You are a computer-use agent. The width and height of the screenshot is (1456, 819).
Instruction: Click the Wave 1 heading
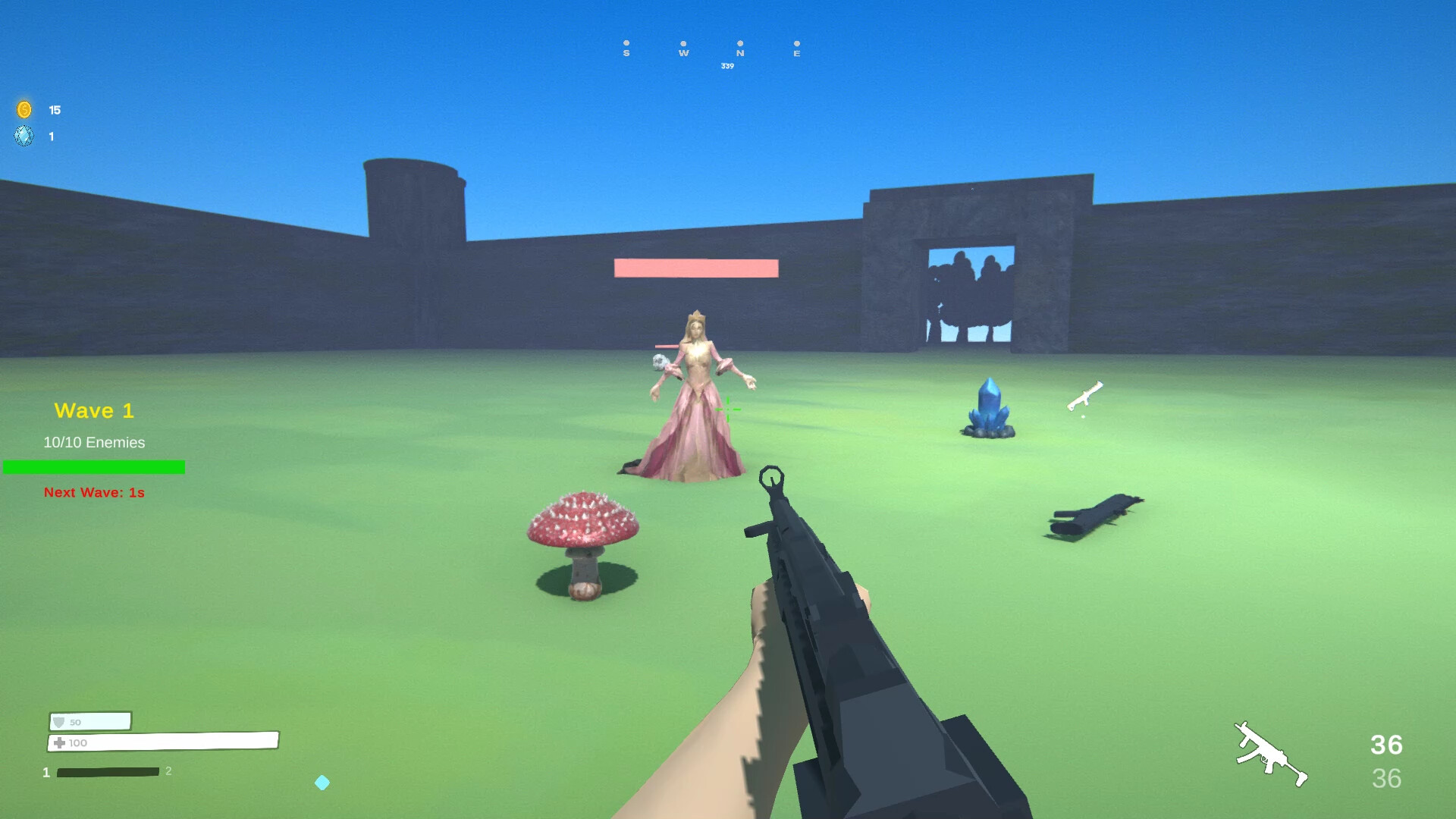93,410
